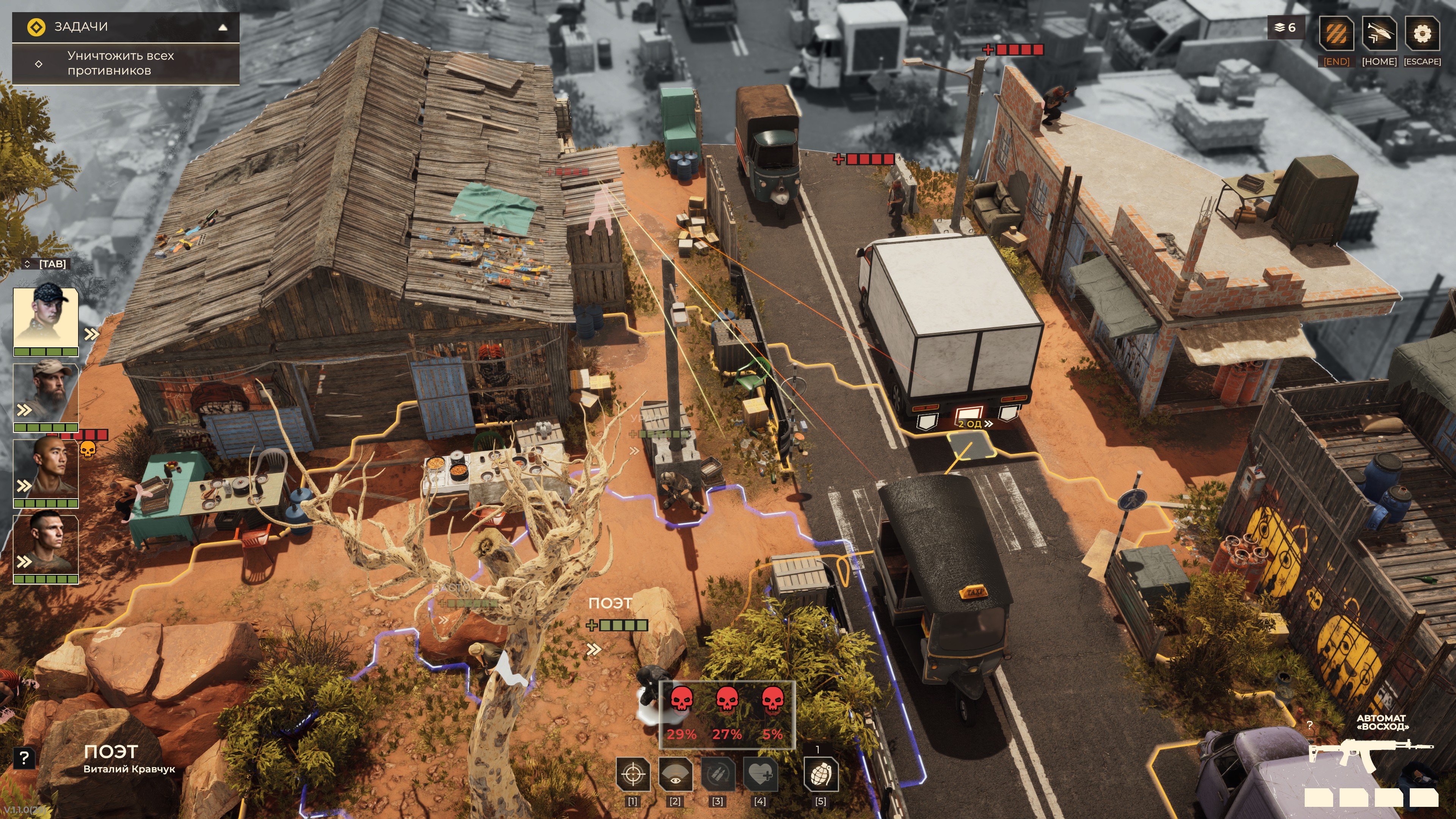Click the helicopter evacuation button

pyautogui.click(x=1379, y=34)
